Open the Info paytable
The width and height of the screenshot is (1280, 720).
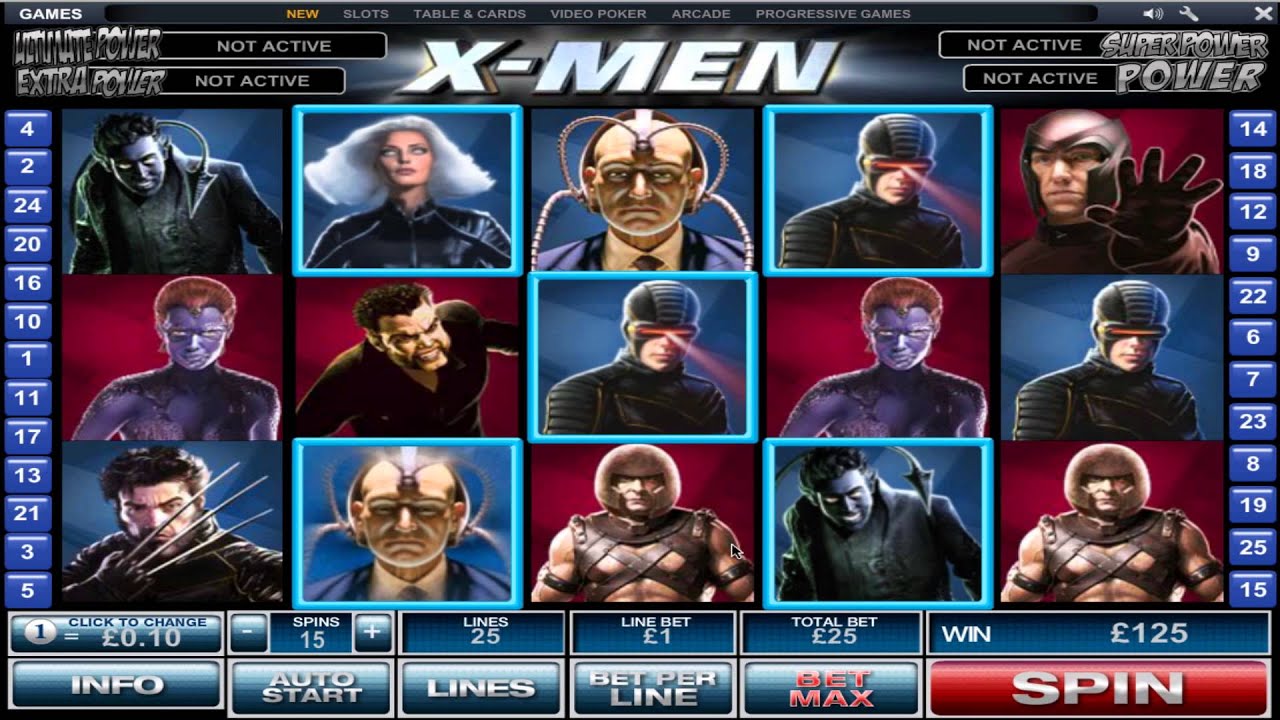[x=116, y=686]
